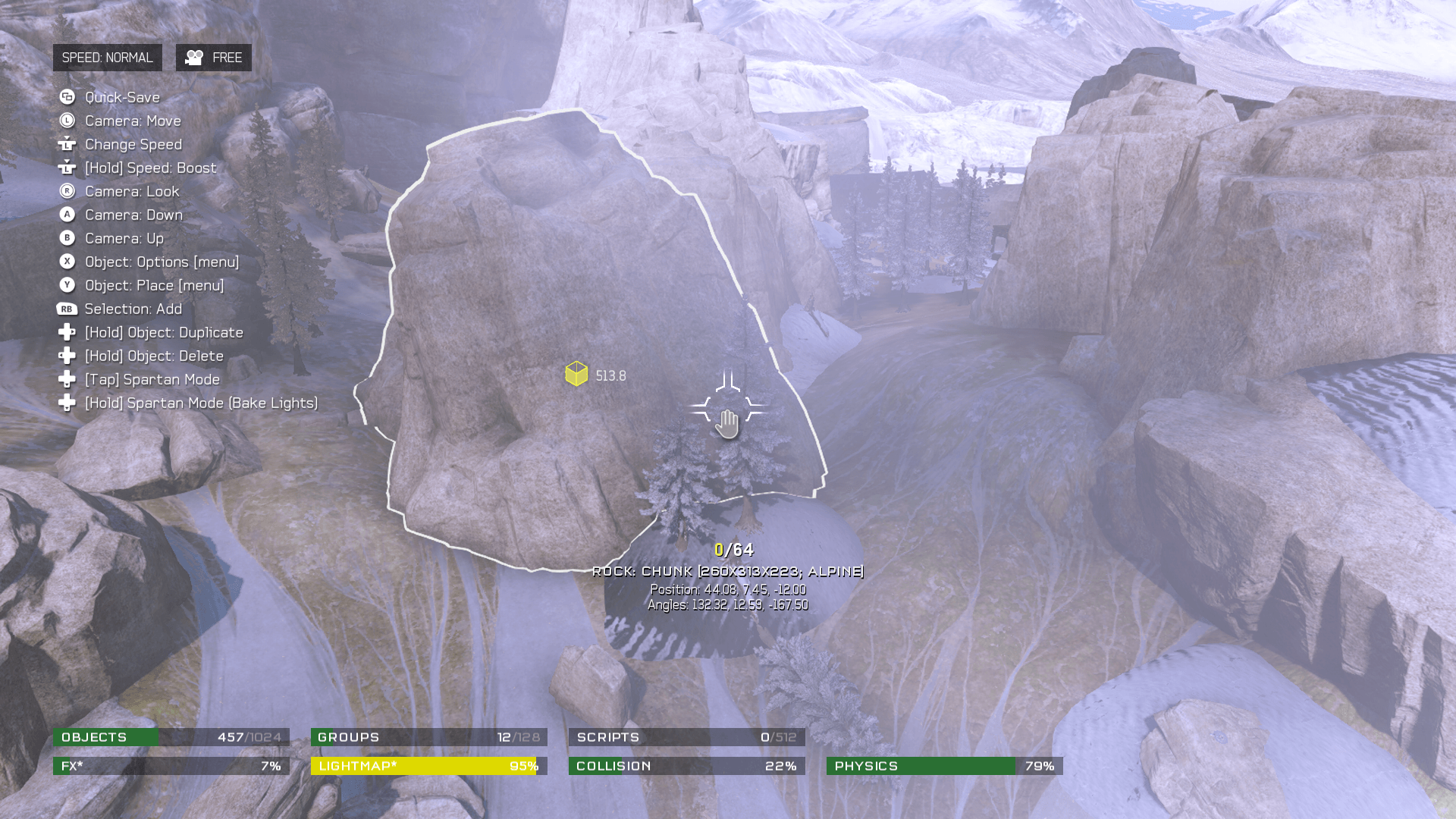Click the yellow cube distance marker icon
1456x819 pixels.
pos(576,374)
